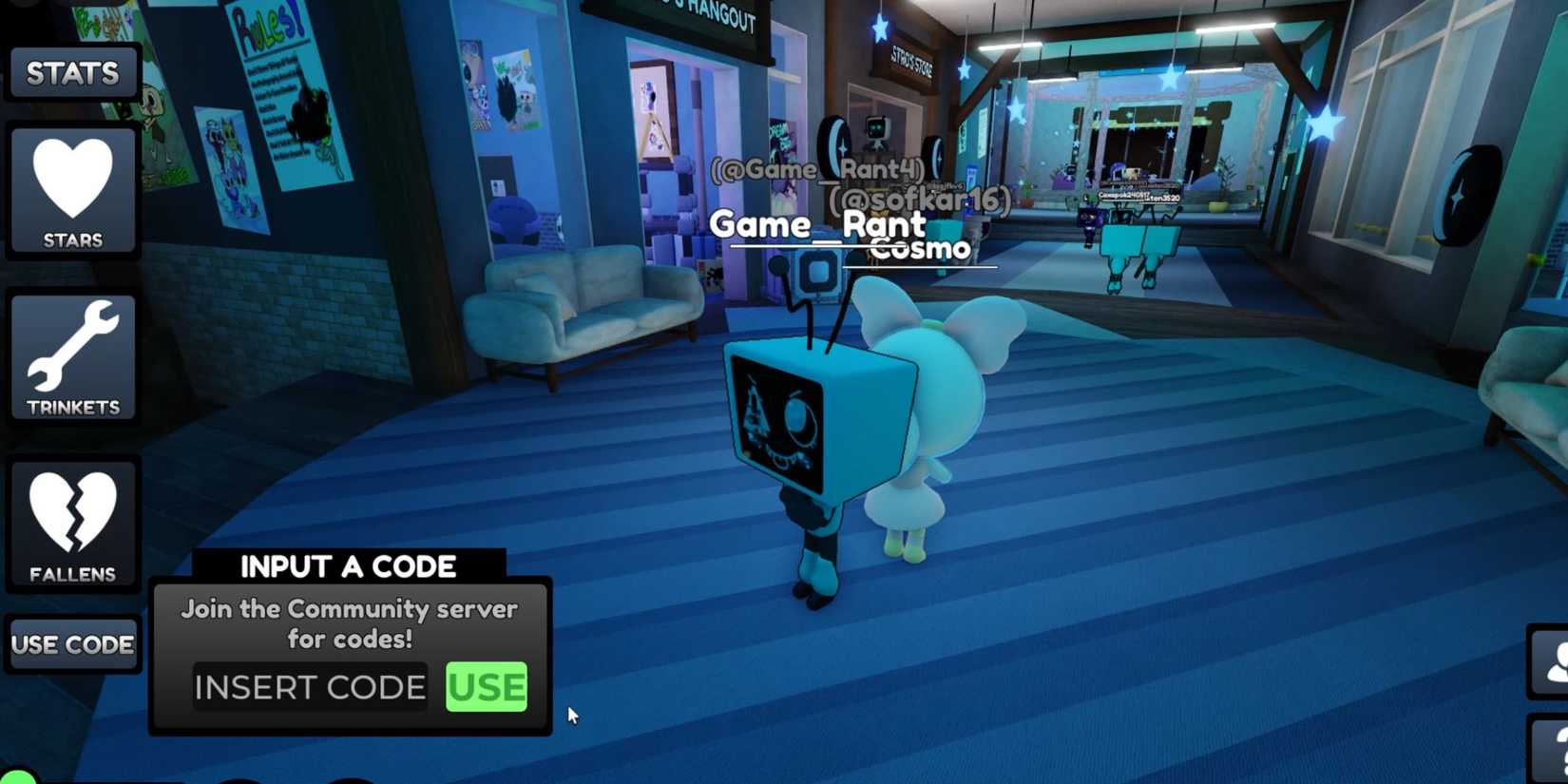Open the STARS panel via heart icon
The height and width of the screenshot is (784, 1568).
(72, 188)
